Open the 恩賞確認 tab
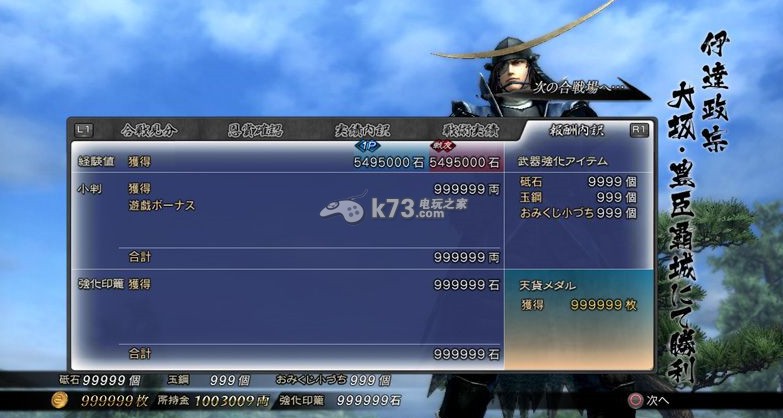Image resolution: width=783 pixels, height=418 pixels. click(x=254, y=130)
